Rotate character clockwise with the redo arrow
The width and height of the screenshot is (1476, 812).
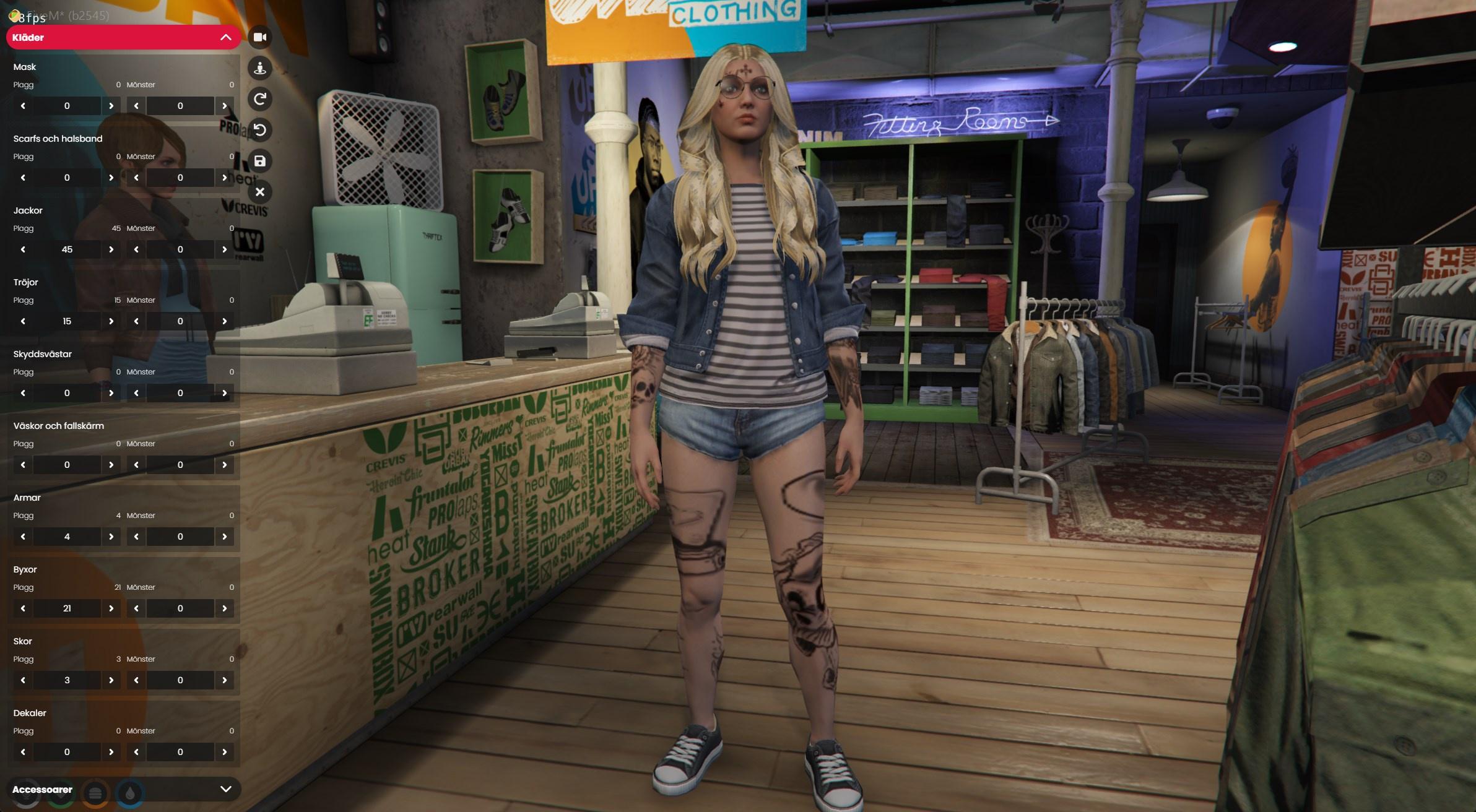tap(260, 99)
